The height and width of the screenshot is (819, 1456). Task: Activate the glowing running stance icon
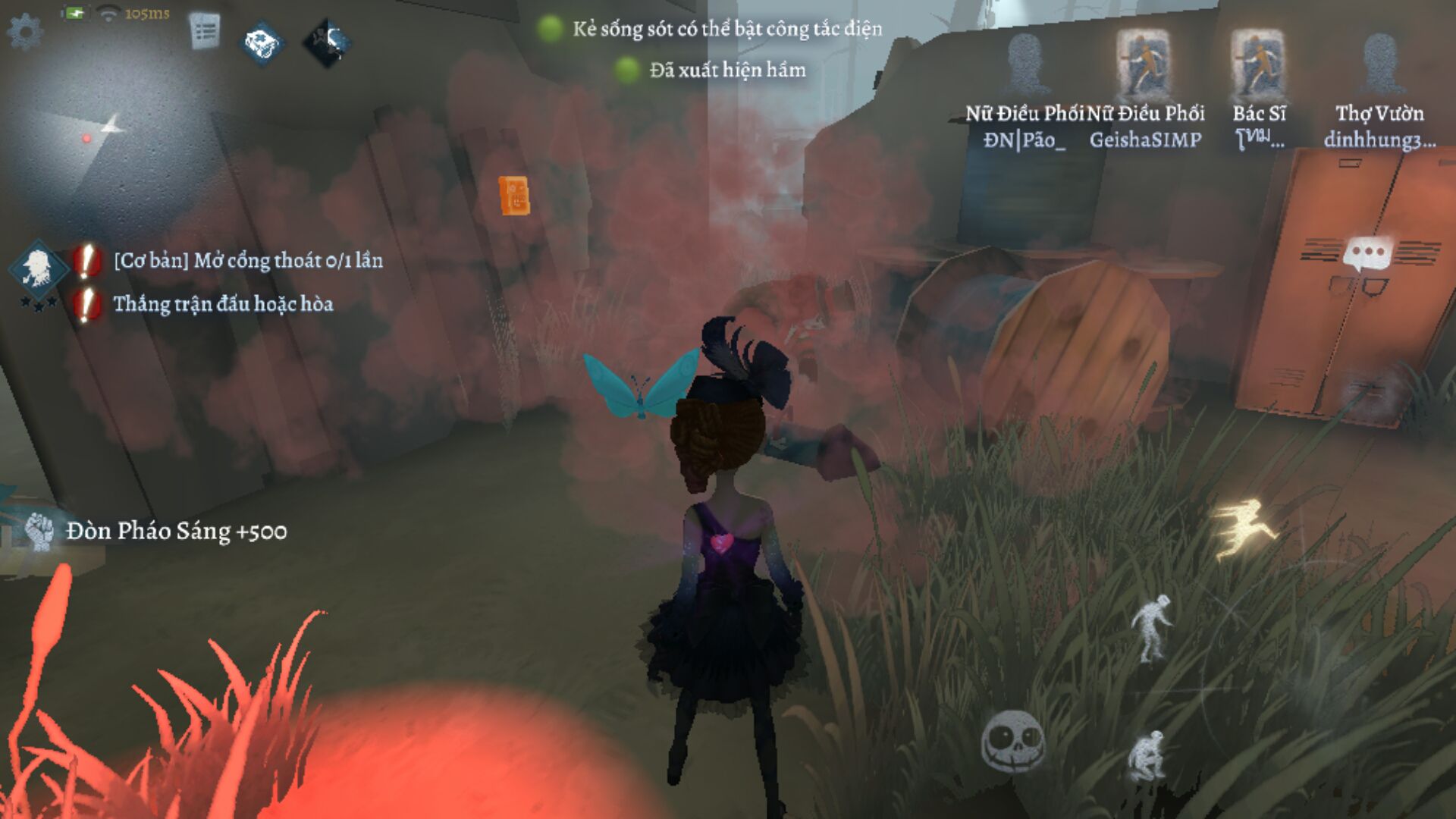1245,528
